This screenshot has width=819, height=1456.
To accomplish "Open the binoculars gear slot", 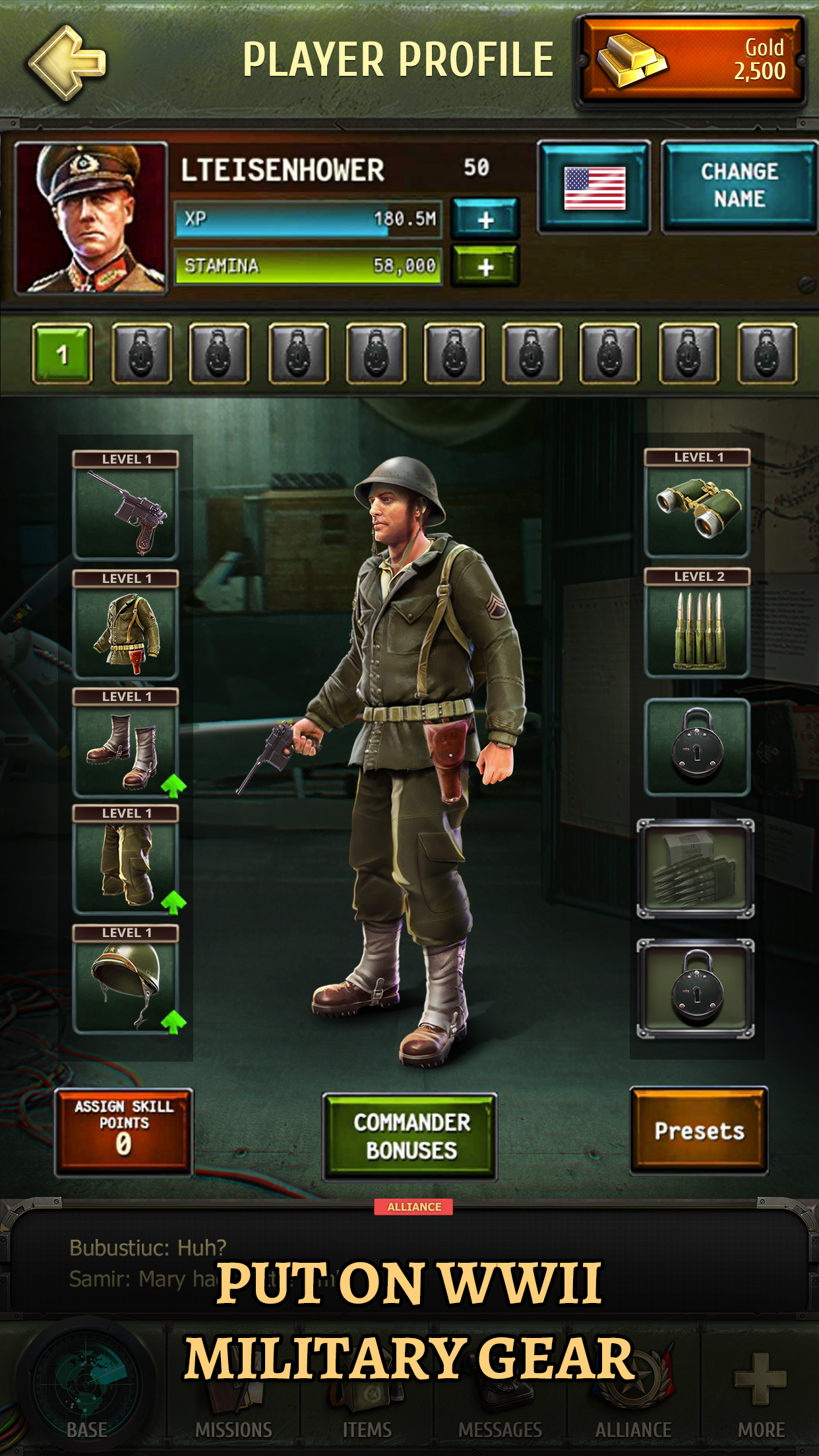I will (x=698, y=510).
